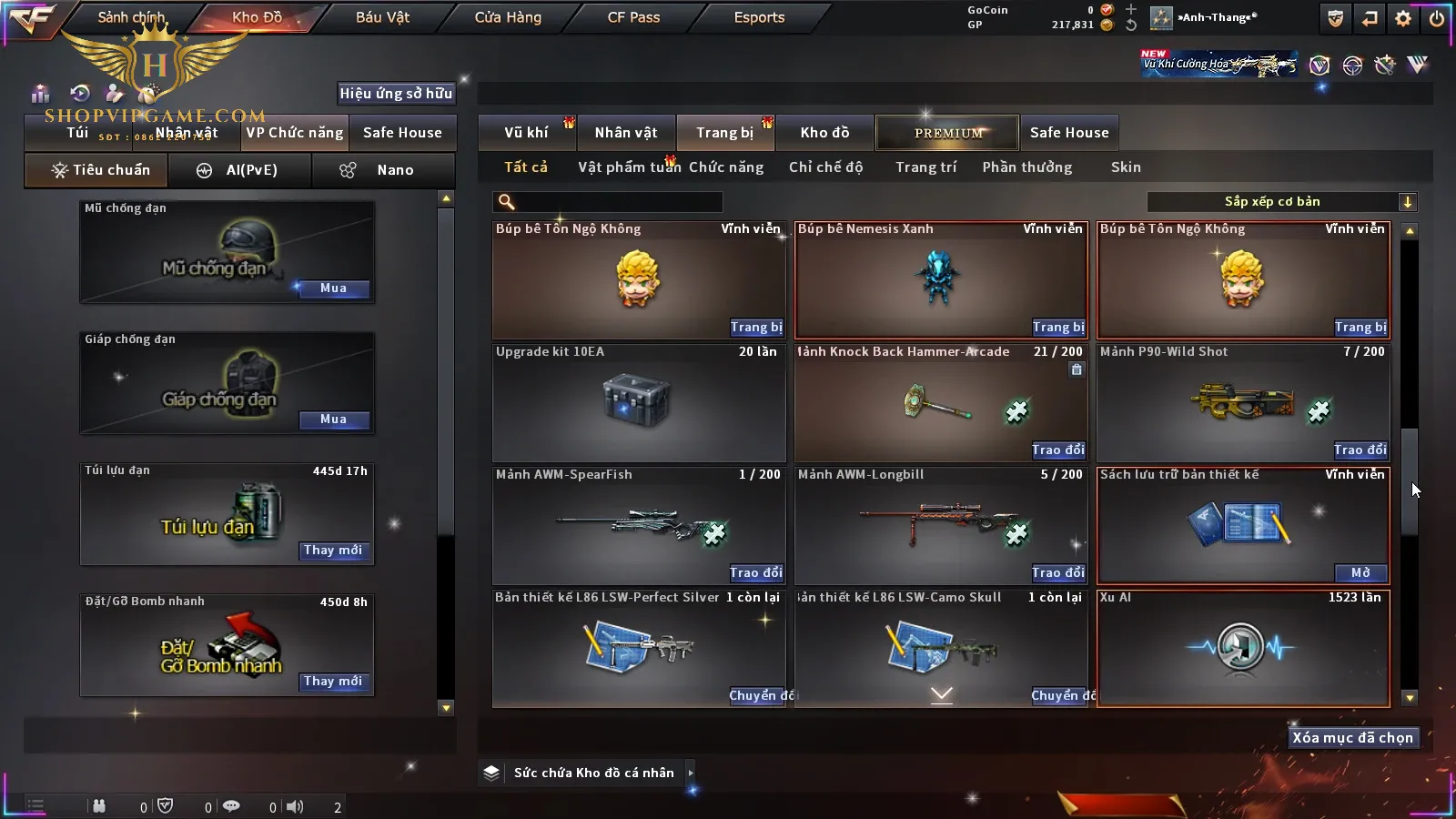Switch to the Vũ khí tab
This screenshot has height=819, width=1456.
(x=526, y=133)
